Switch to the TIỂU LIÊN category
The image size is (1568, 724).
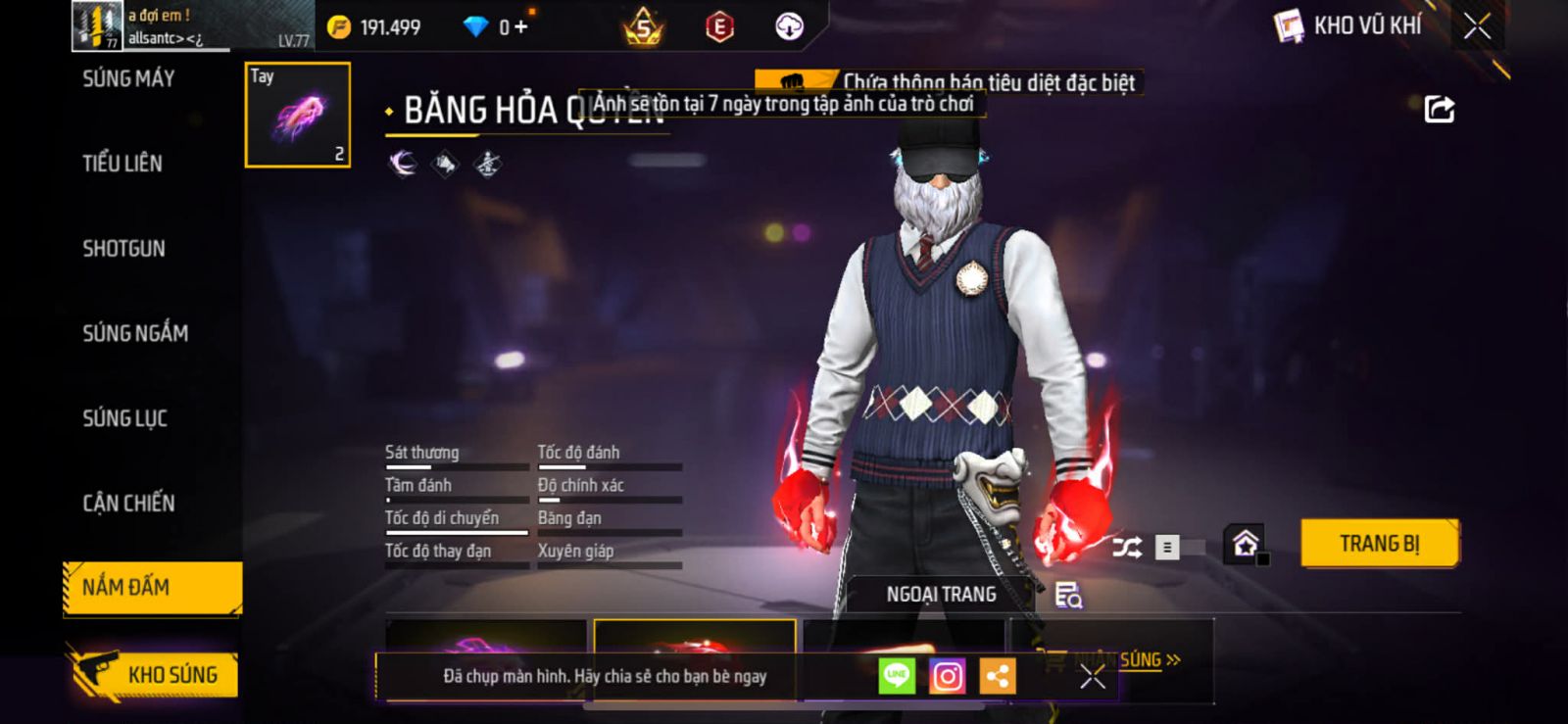click(122, 164)
